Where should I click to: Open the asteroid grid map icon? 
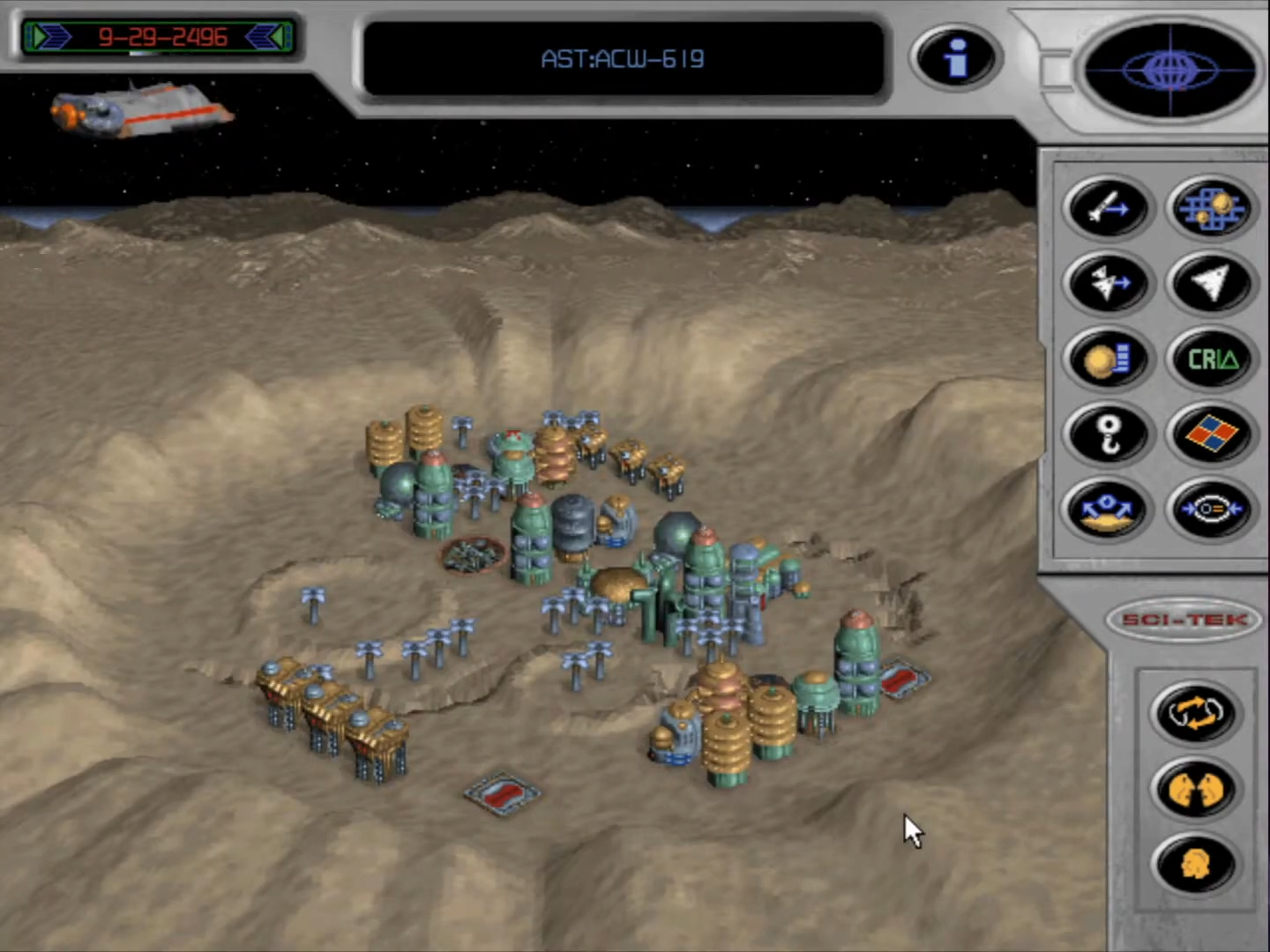[1211, 208]
